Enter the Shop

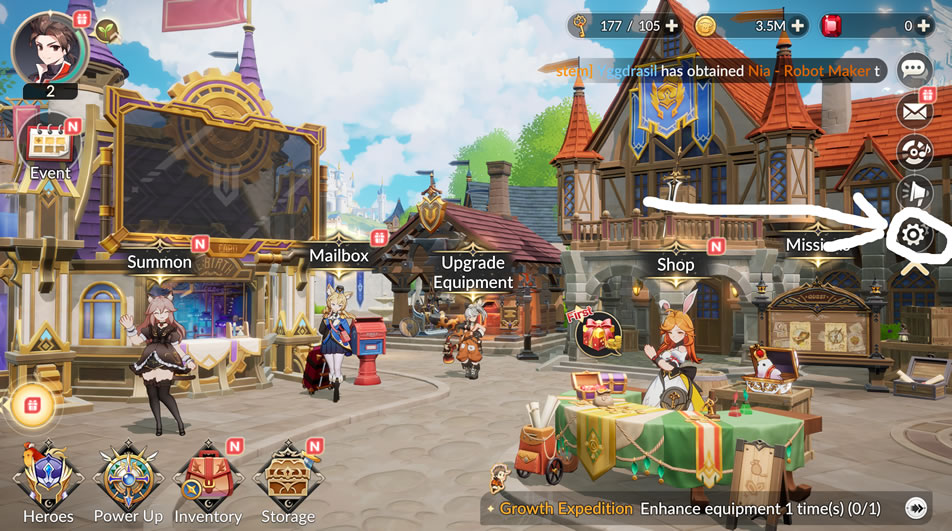[675, 264]
